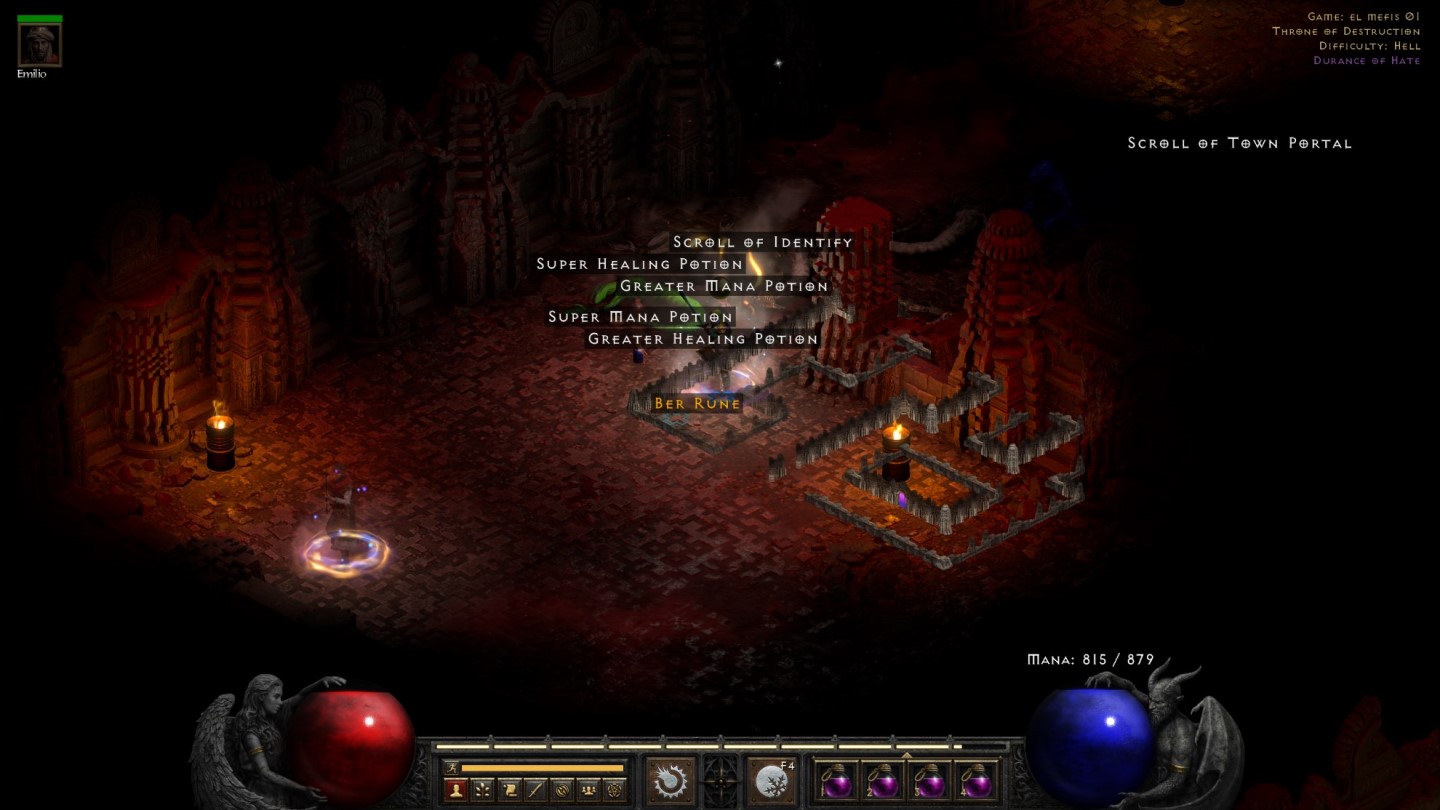Toggle the run/walk icon
1440x810 pixels.
click(452, 768)
